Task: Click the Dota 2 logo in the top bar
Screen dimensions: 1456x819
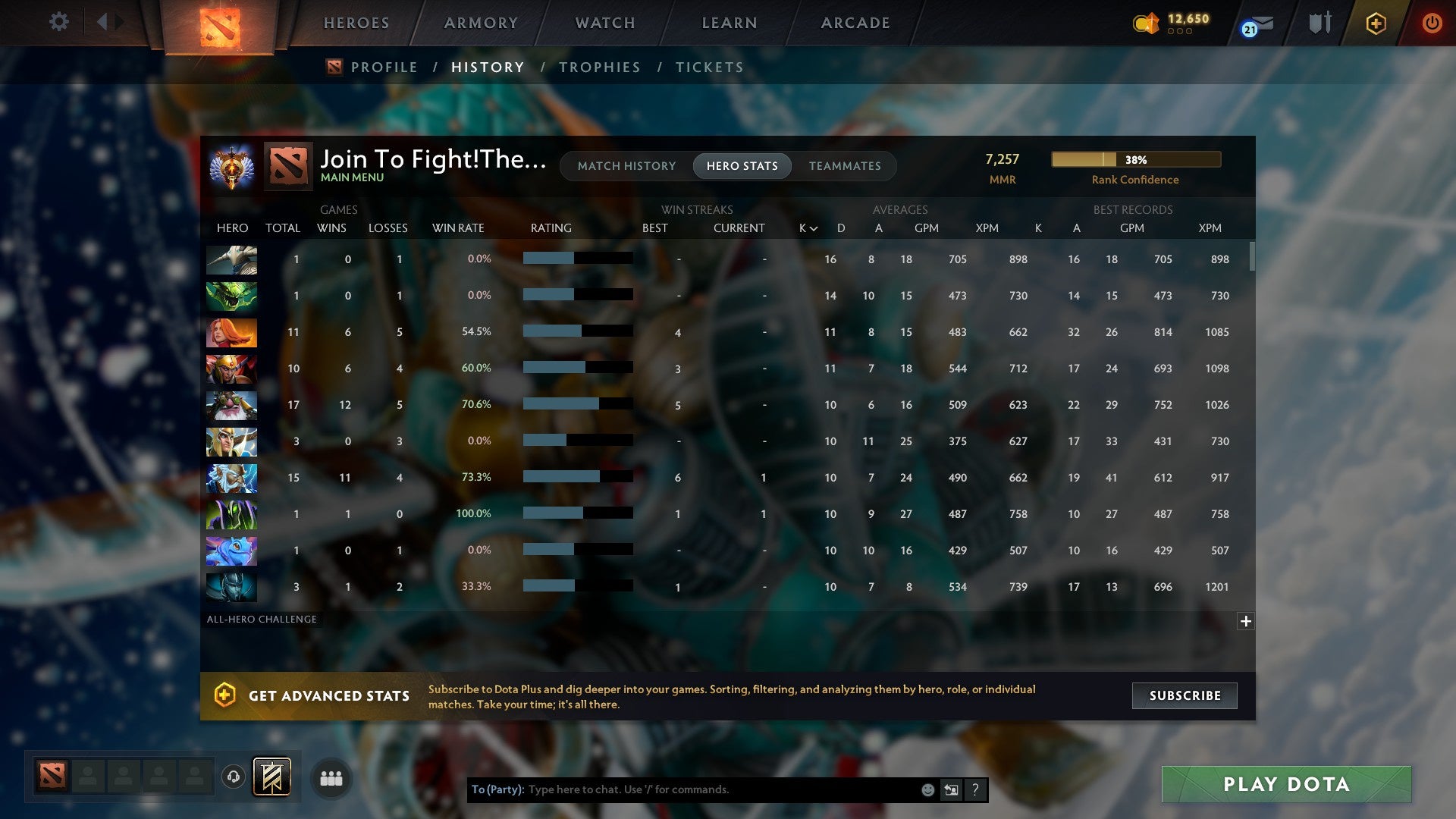Action: pos(218,23)
